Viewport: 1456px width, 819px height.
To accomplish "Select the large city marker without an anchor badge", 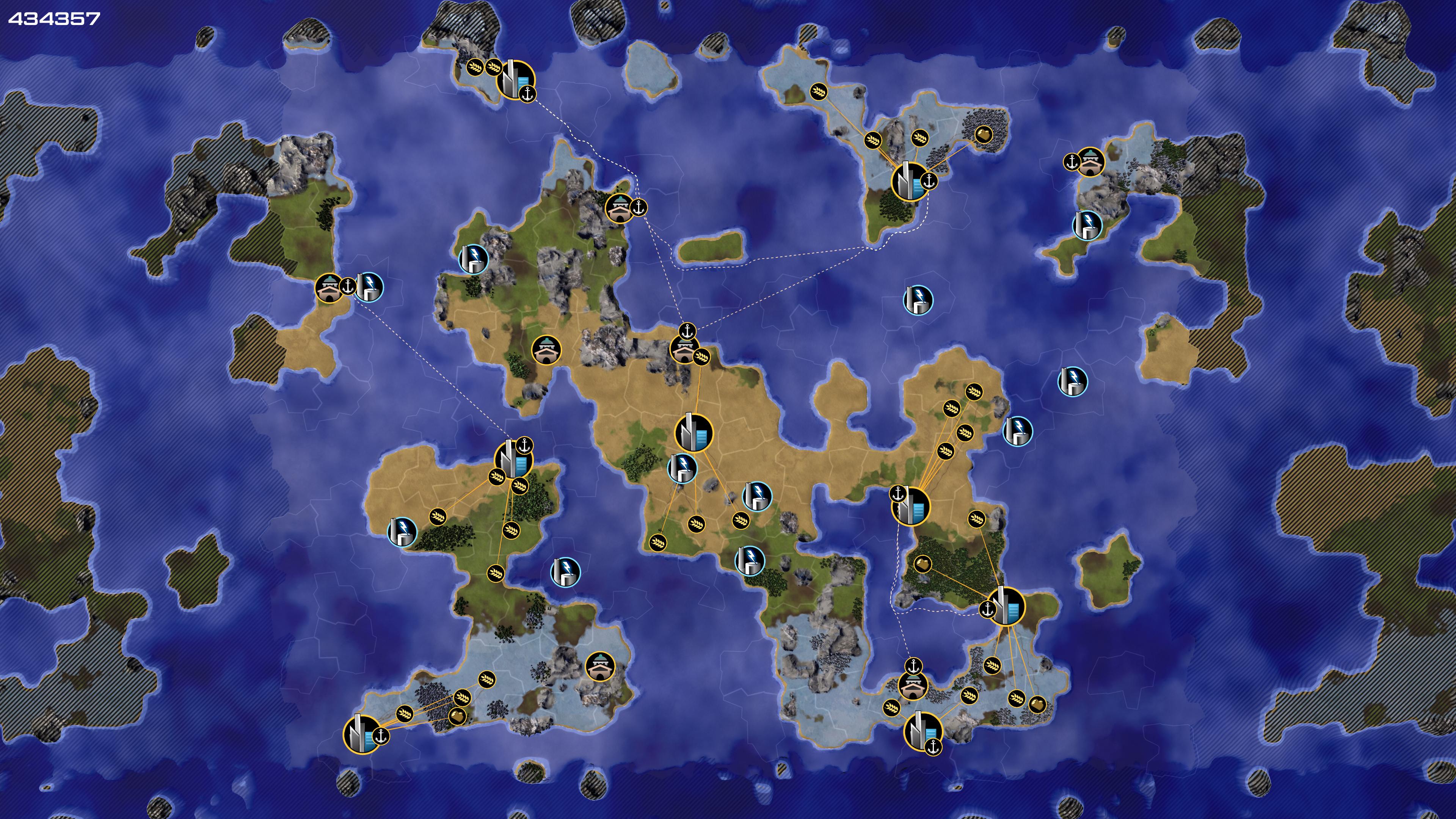I will pyautogui.click(x=693, y=433).
